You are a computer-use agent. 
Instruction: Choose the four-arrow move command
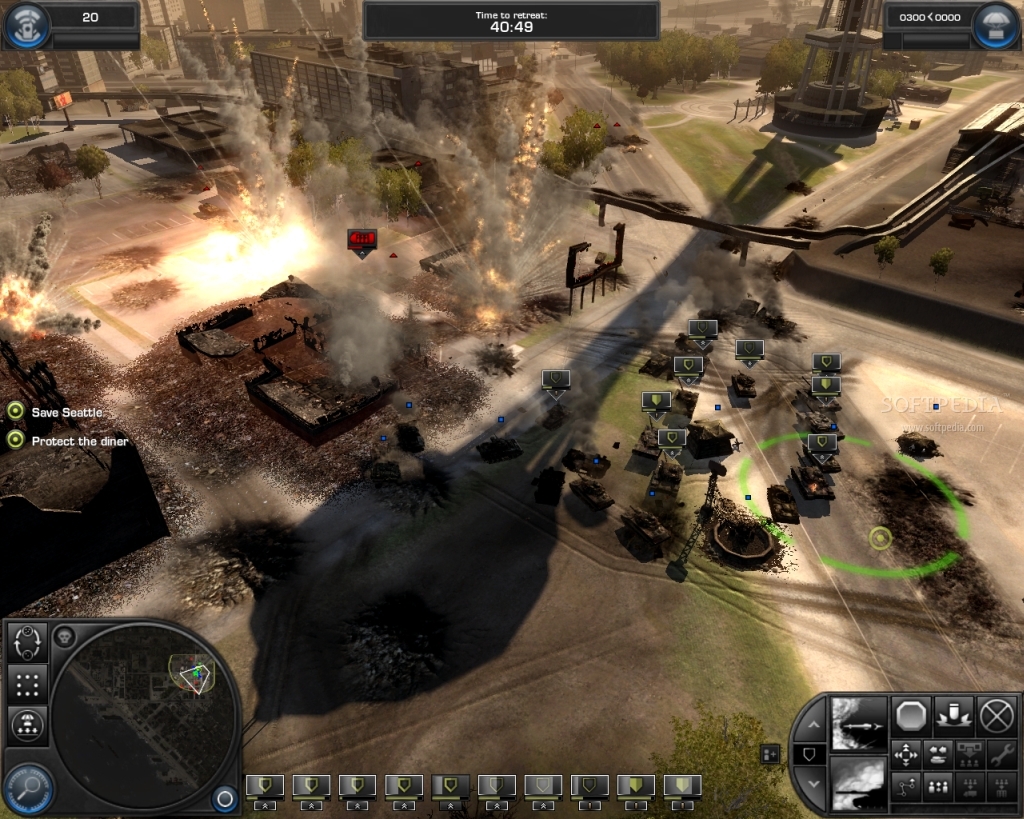[x=906, y=754]
